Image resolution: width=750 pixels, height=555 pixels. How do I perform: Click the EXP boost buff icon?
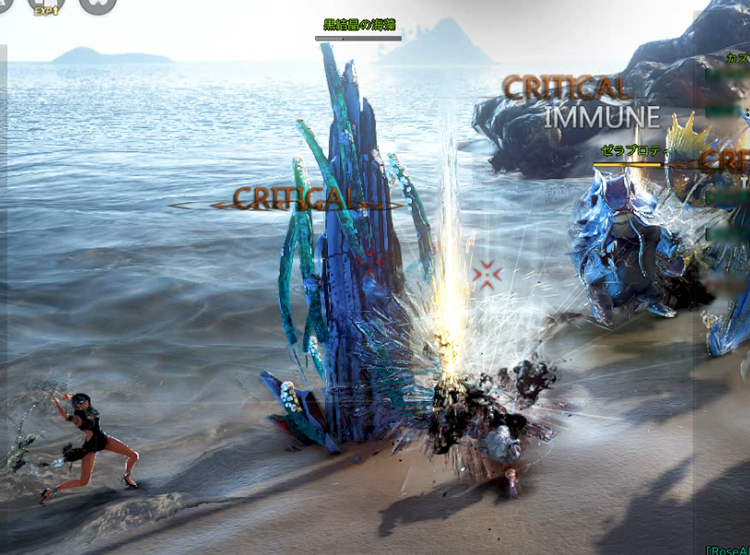(46, 6)
